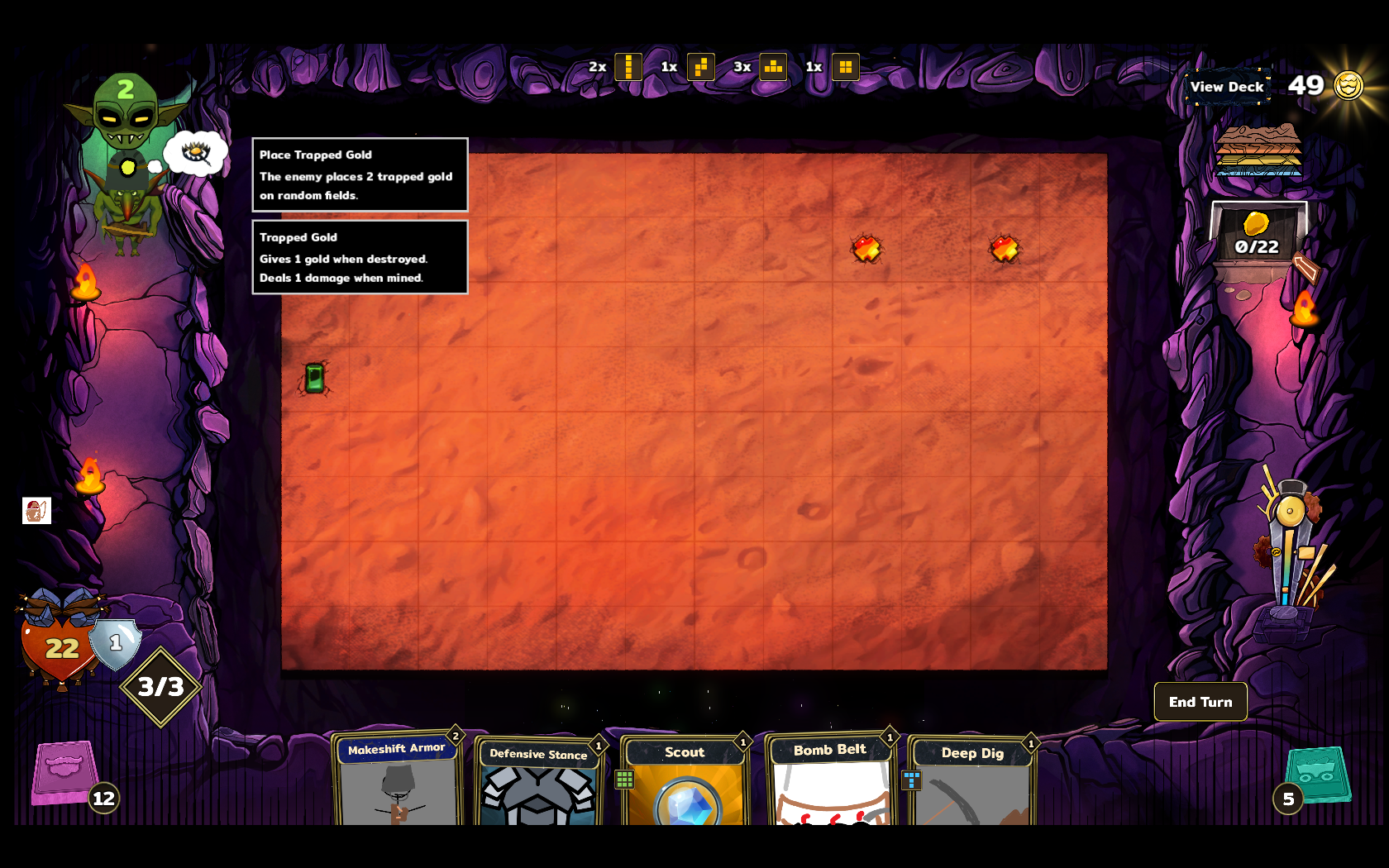Open the layered earth depth map icon
Viewport: 1389px width, 868px height.
pyautogui.click(x=1258, y=150)
